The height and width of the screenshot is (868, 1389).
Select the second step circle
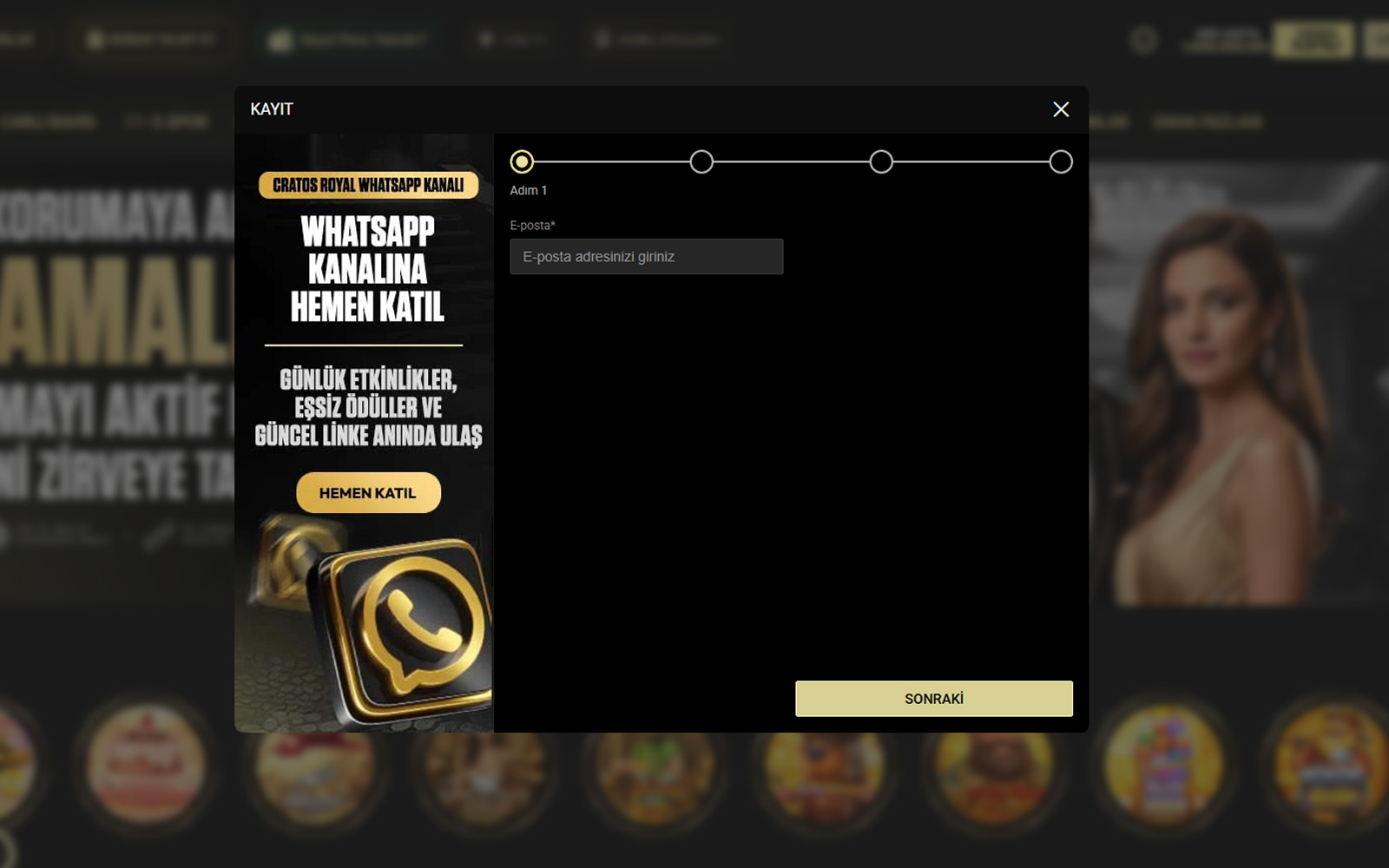(701, 161)
